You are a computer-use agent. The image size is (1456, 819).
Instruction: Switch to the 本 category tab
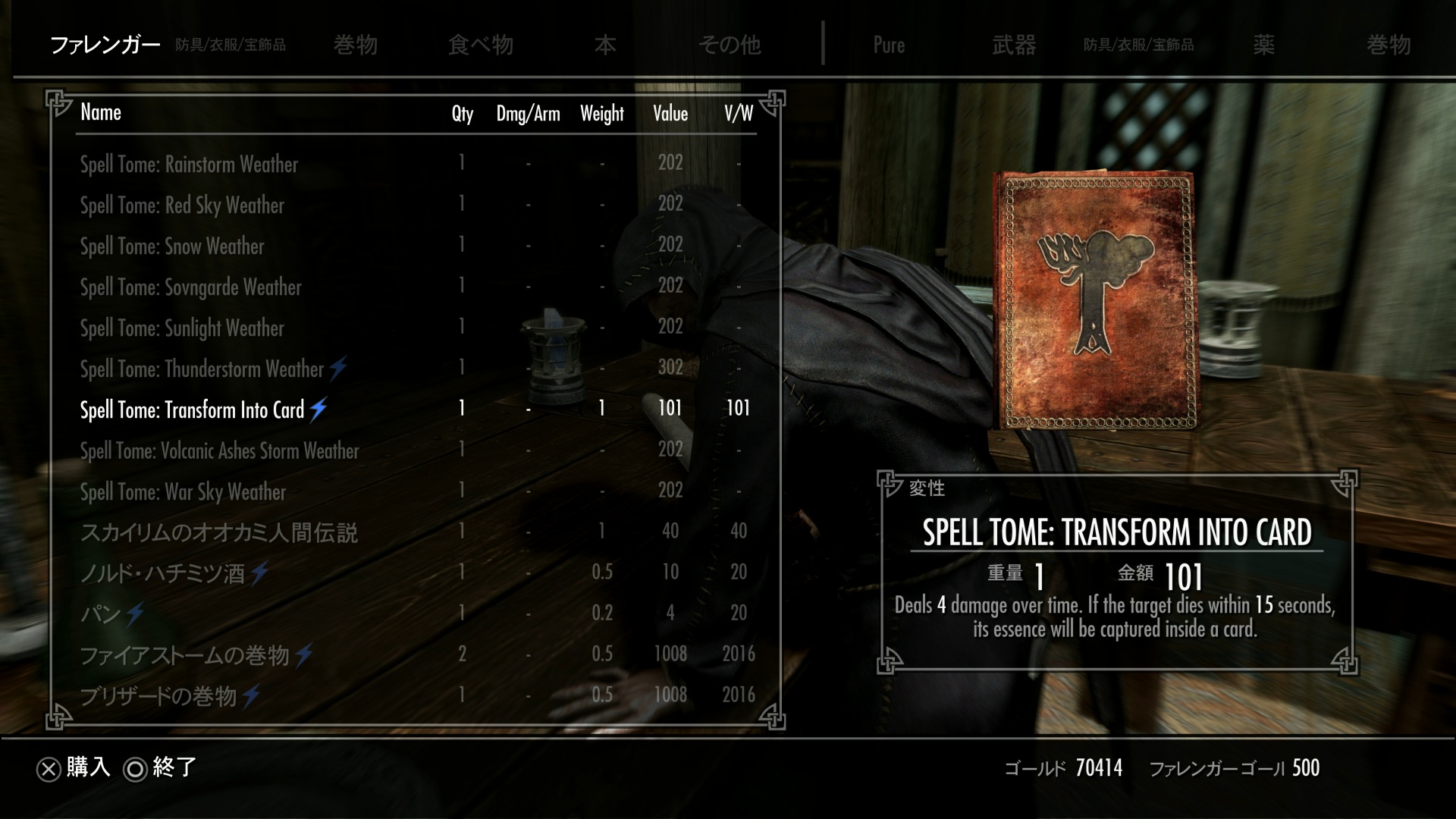click(604, 45)
